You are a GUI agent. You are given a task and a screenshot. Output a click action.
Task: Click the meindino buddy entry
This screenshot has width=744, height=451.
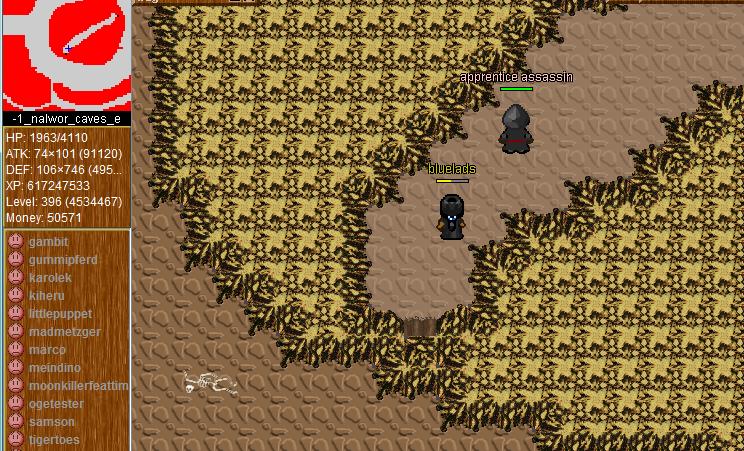pos(55,368)
